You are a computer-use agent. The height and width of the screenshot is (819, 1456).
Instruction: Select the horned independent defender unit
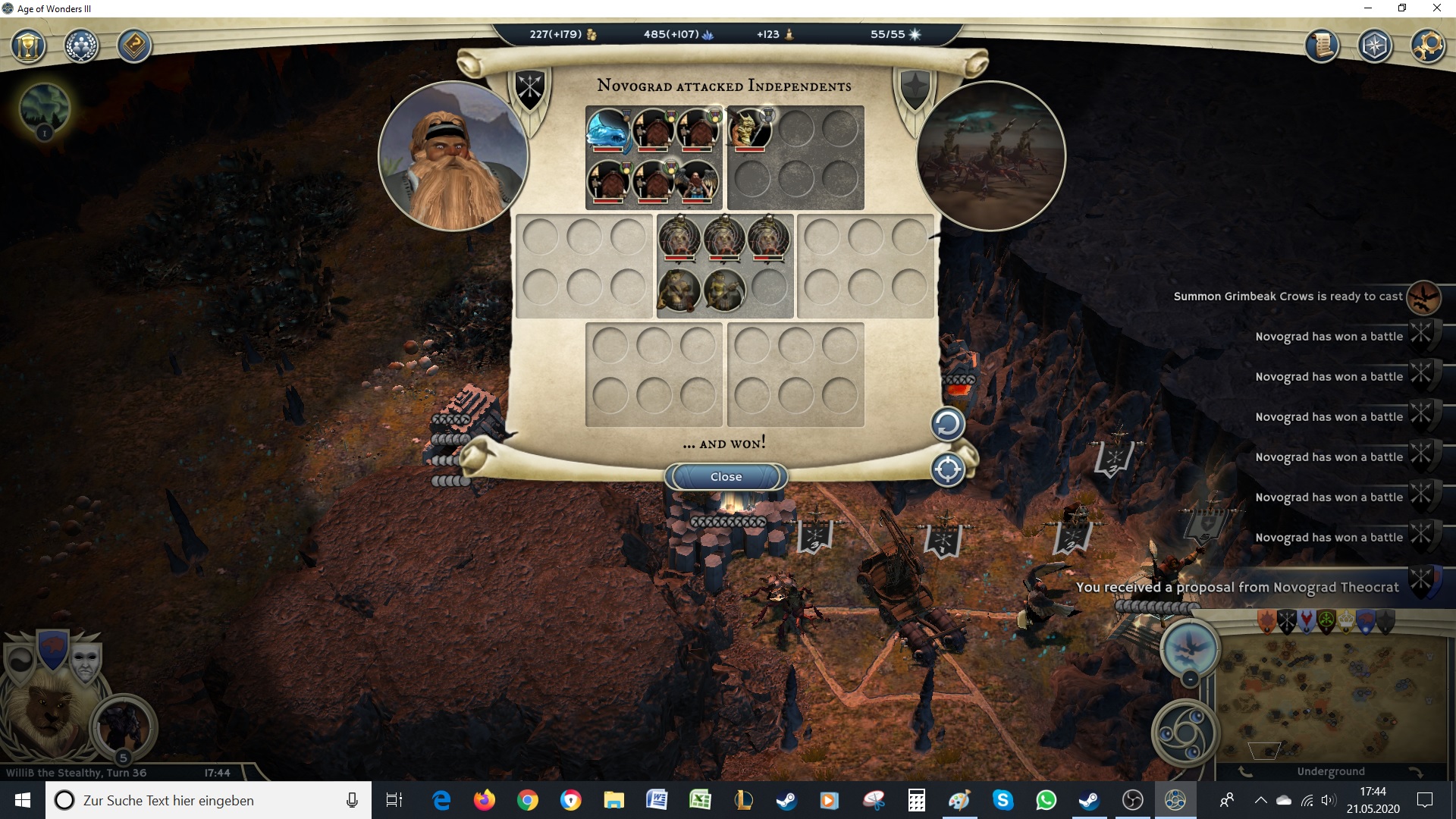tap(749, 130)
